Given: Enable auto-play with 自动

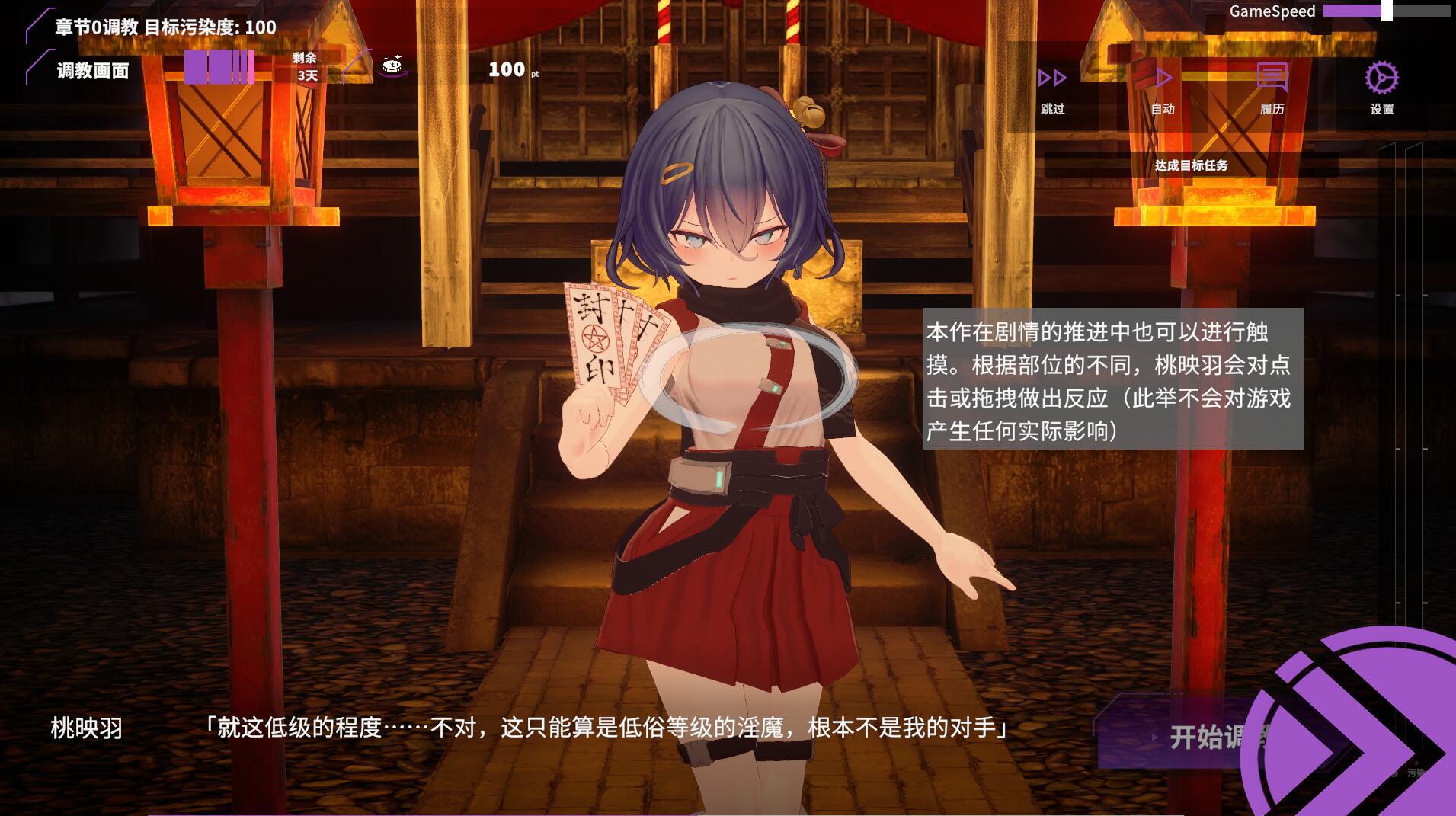Looking at the screenshot, I should [x=1163, y=86].
